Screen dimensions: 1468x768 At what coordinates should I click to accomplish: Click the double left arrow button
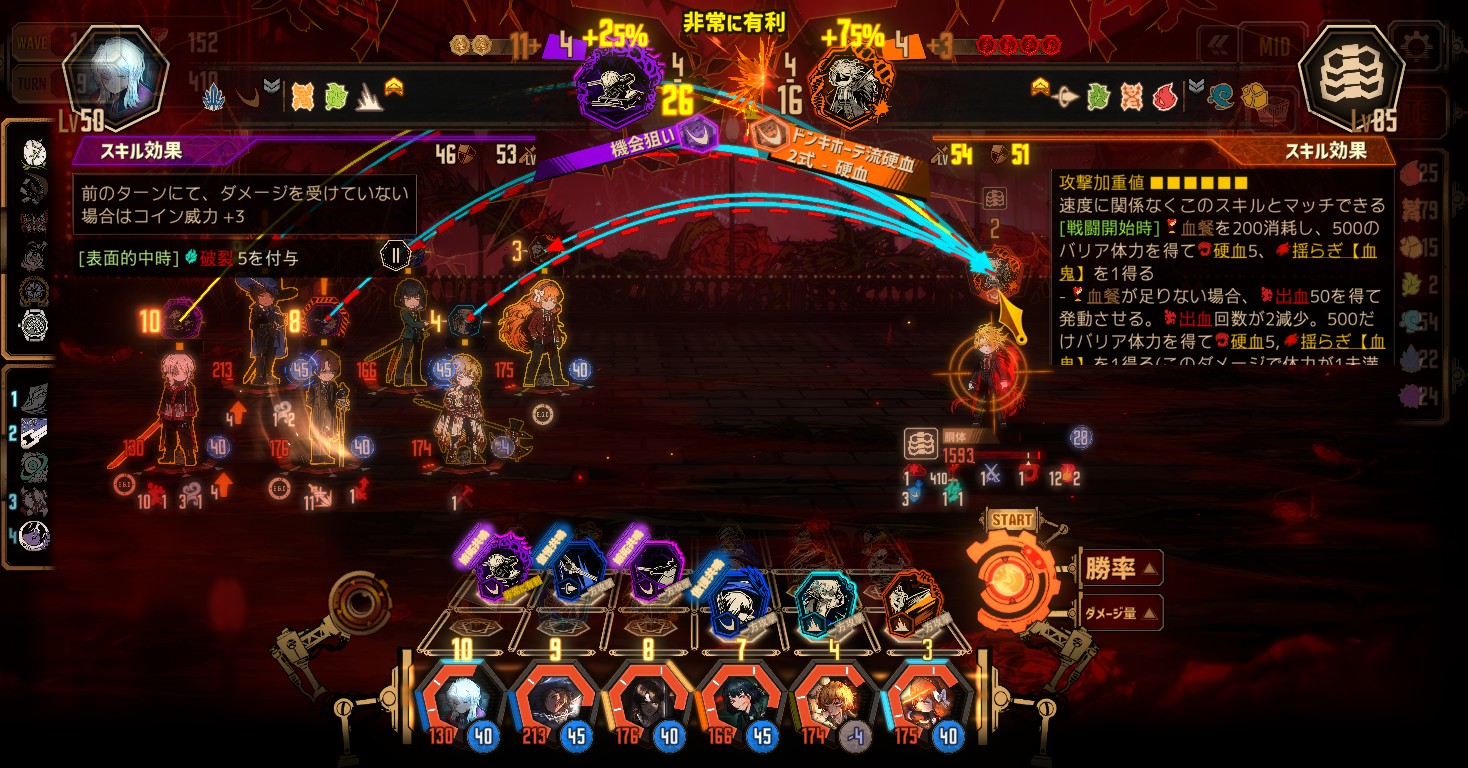pyautogui.click(x=1216, y=46)
